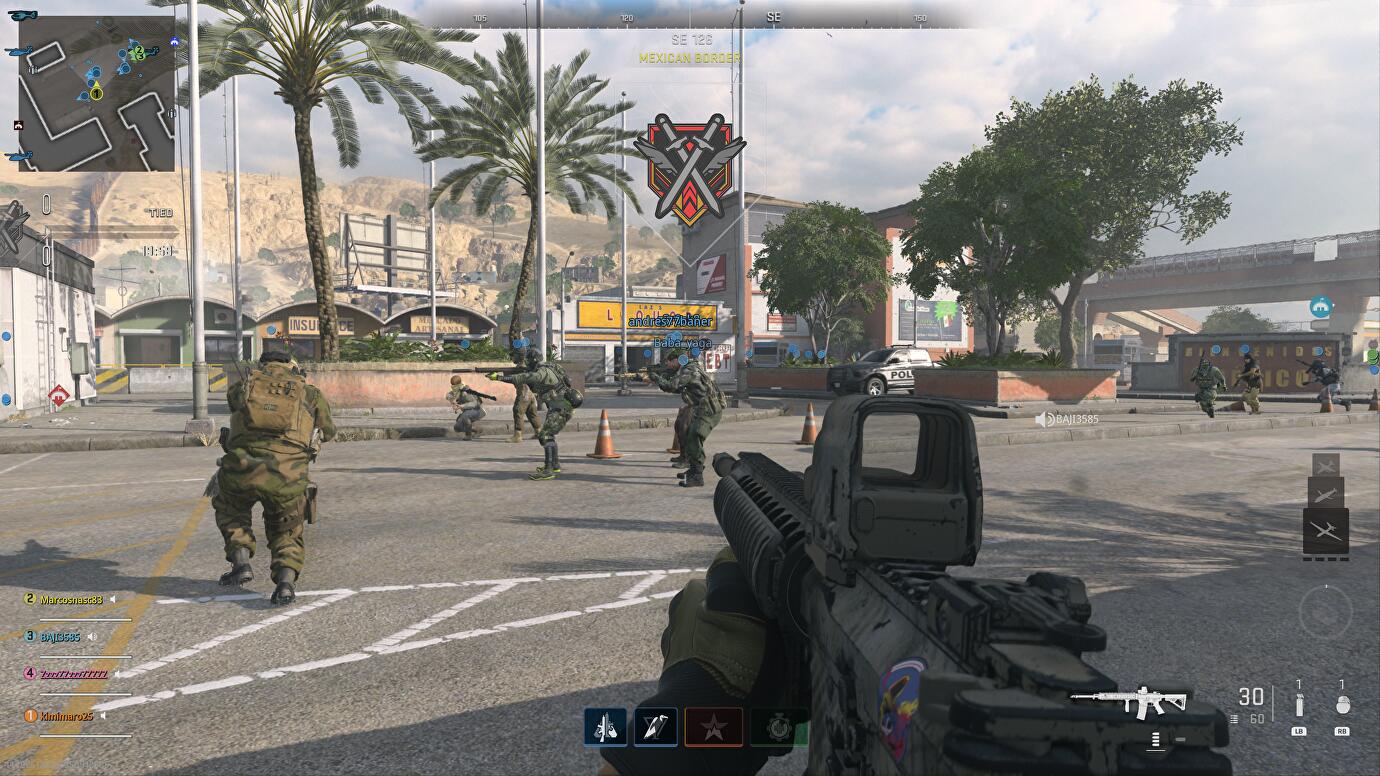Click the minimap in the corner
1380x776 pixels.
point(96,93)
